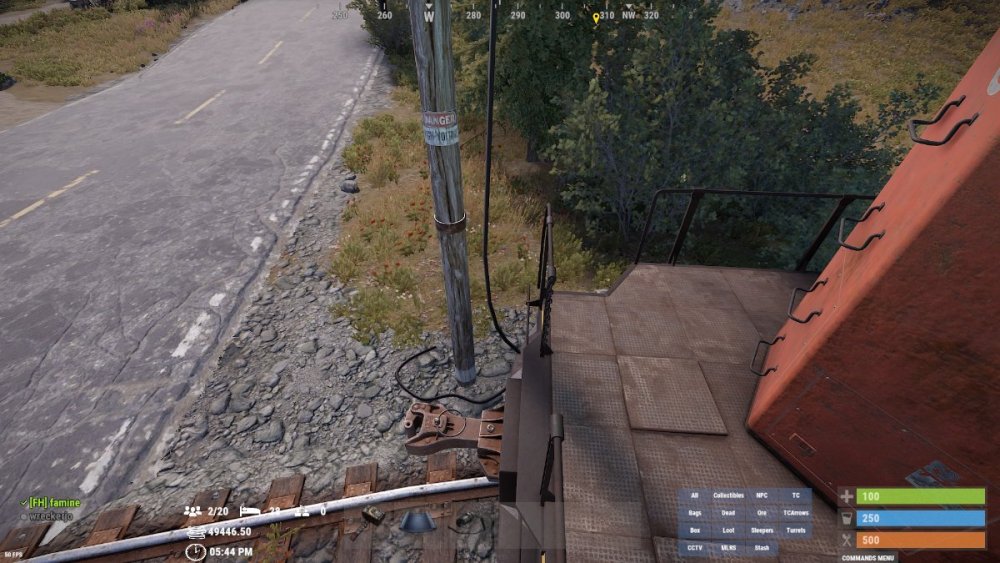Select team member wreckerjo
Image resolution: width=1000 pixels, height=563 pixels.
point(53,516)
